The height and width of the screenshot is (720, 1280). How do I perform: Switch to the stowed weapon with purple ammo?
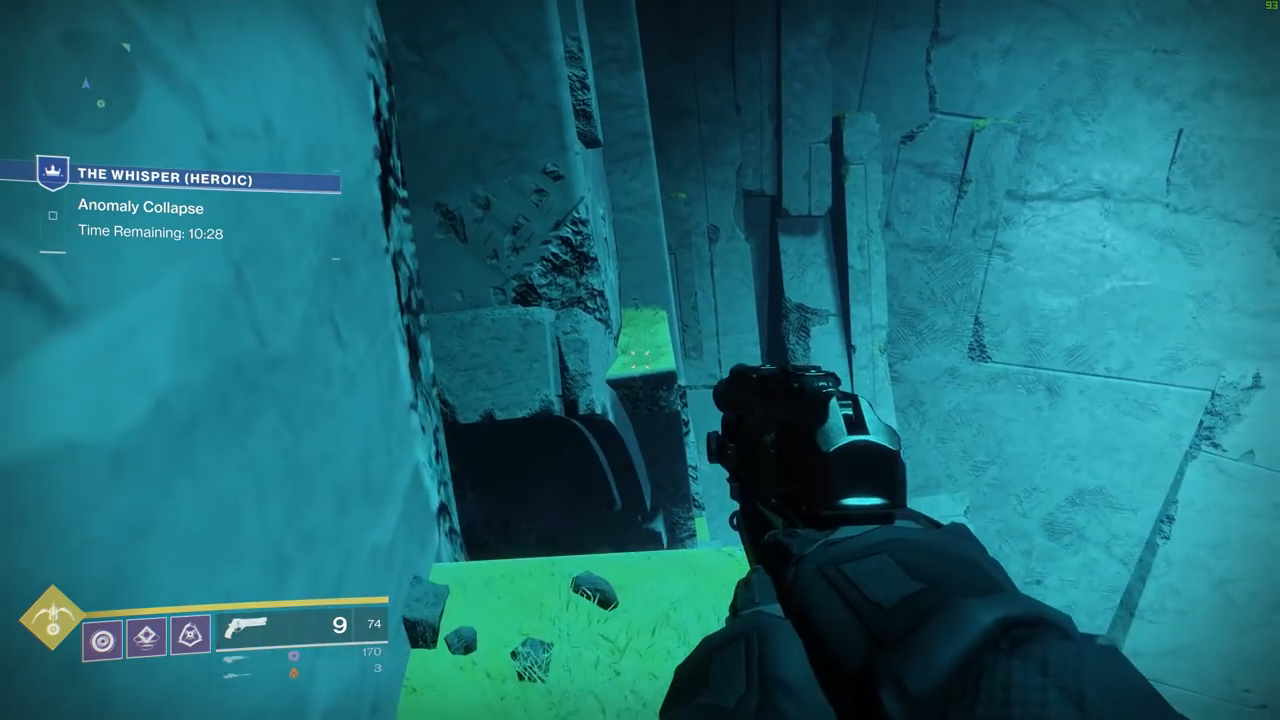pos(236,658)
